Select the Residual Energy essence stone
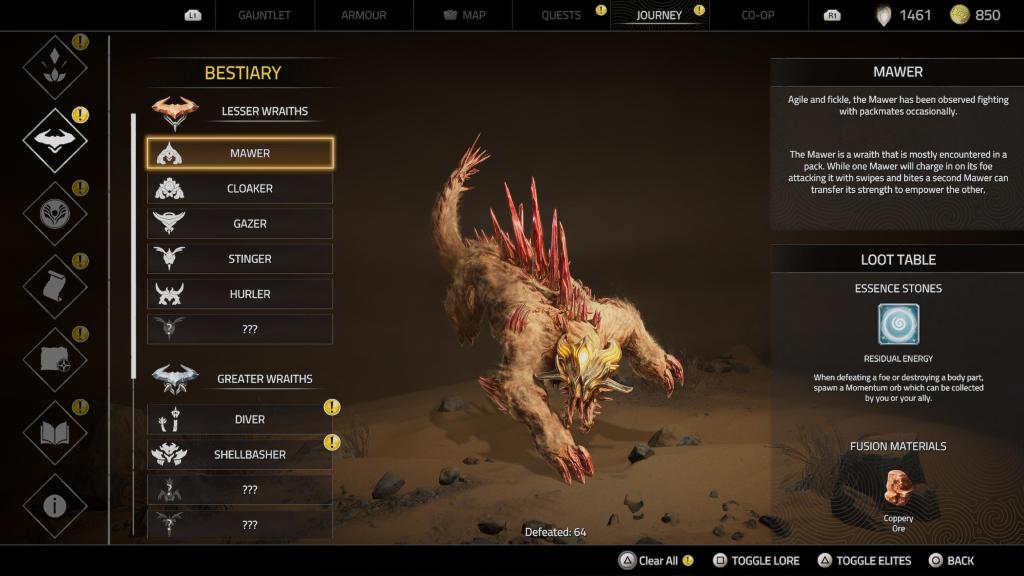The height and width of the screenshot is (576, 1024). pyautogui.click(x=898, y=324)
